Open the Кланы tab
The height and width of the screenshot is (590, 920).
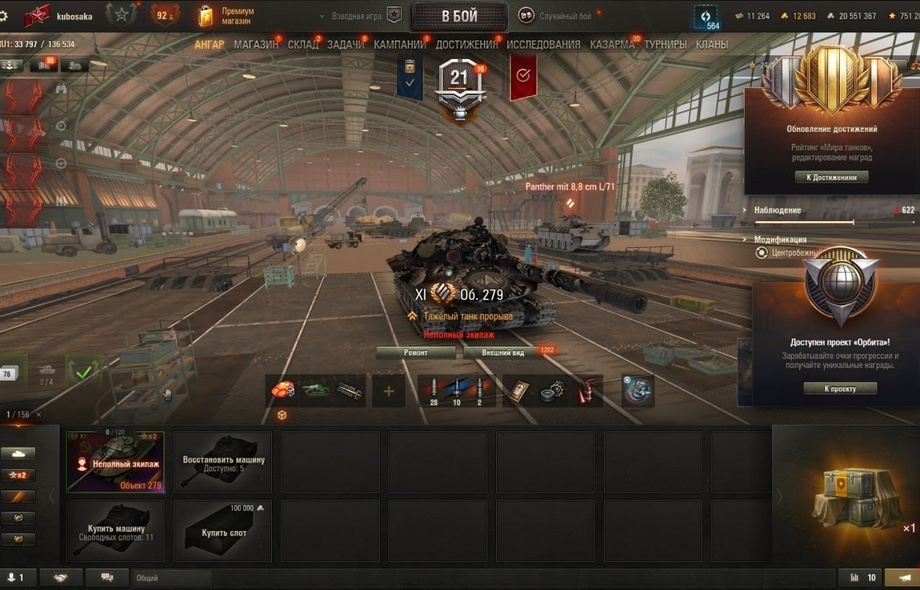[711, 45]
